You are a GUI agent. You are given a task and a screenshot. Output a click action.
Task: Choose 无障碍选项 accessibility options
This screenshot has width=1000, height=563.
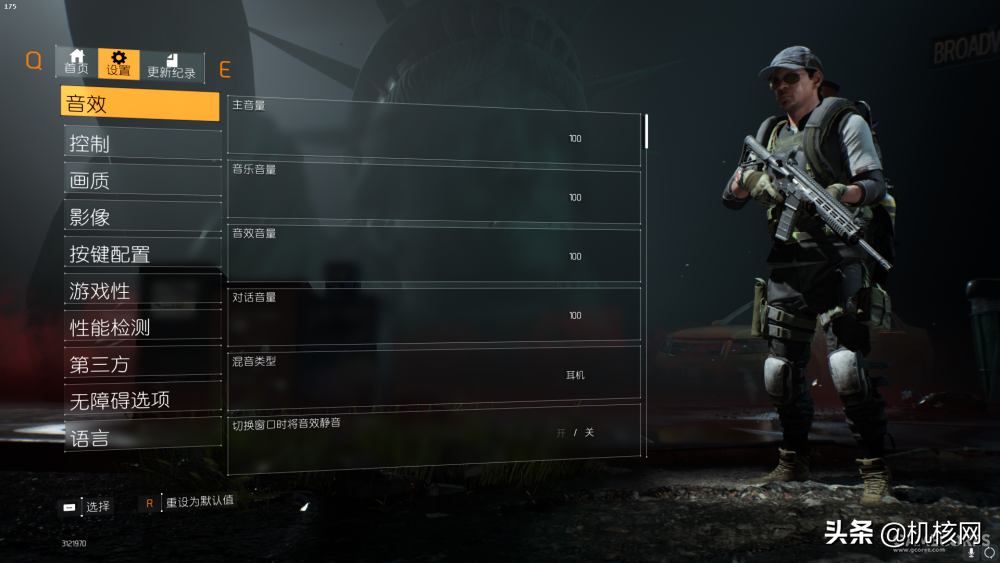(142, 400)
